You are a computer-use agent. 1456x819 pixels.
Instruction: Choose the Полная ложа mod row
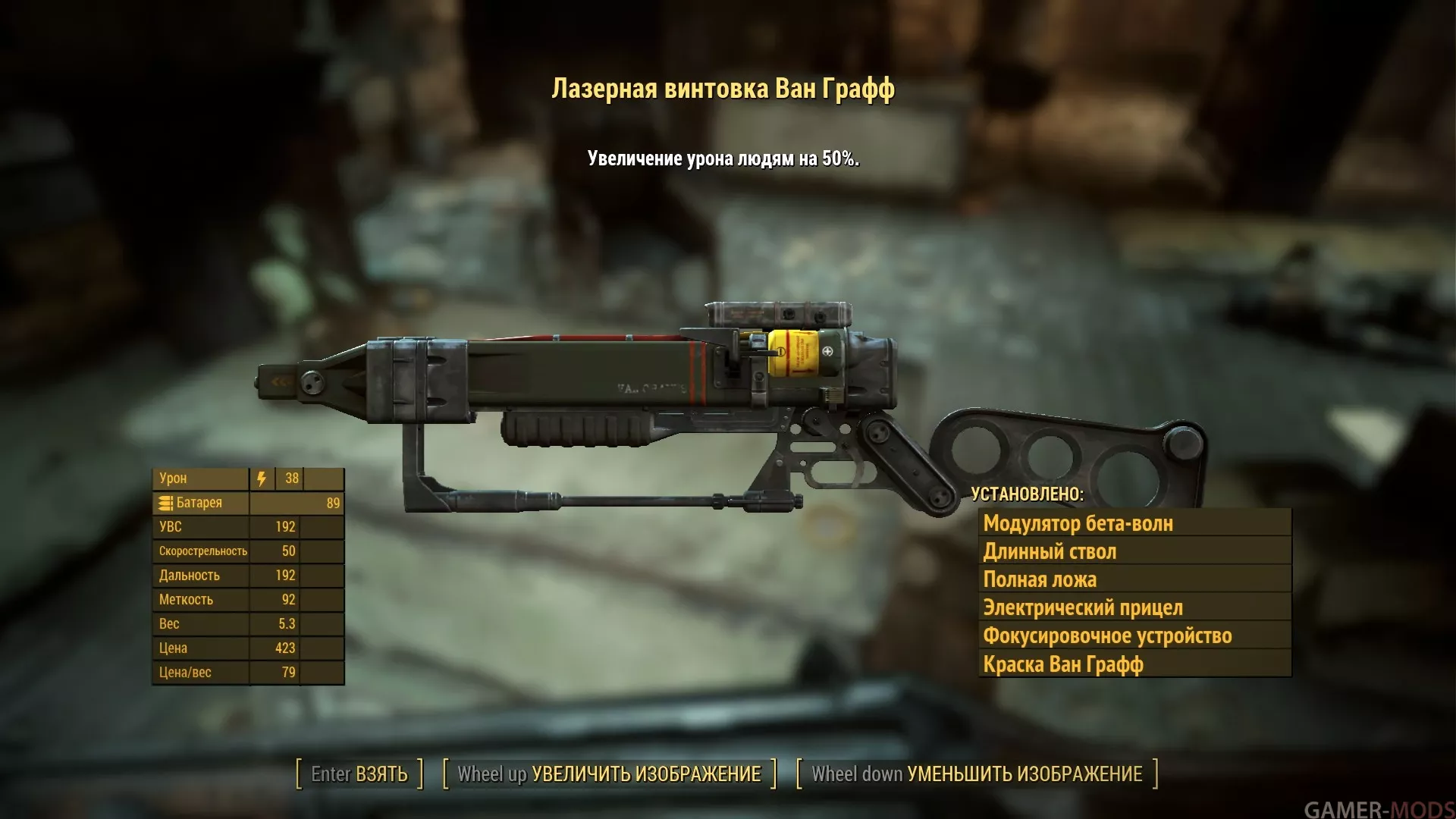tap(1134, 579)
